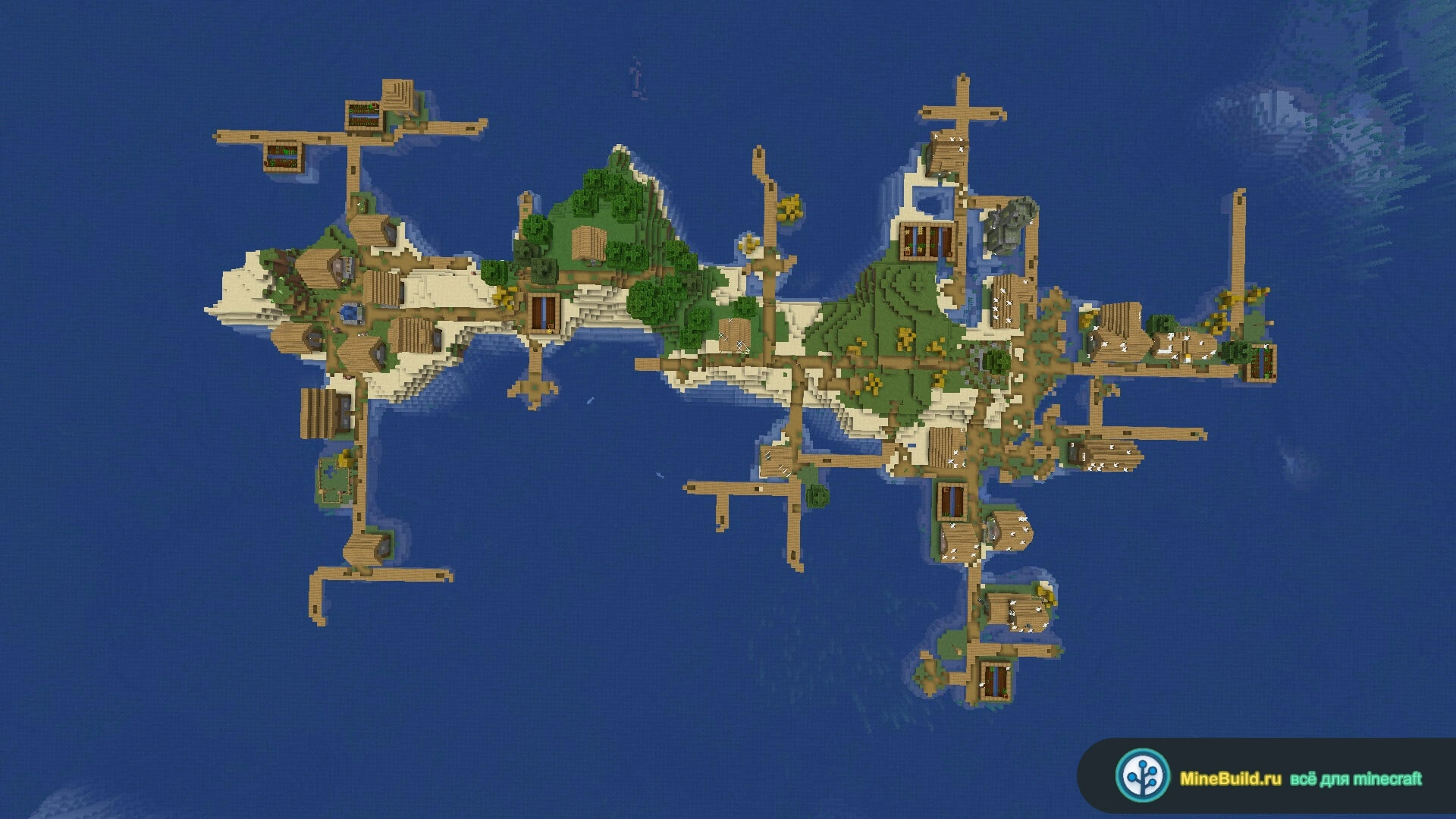The height and width of the screenshot is (819, 1456).
Task: Open the MineBuild.ru watermark link text
Action: [x=1230, y=779]
